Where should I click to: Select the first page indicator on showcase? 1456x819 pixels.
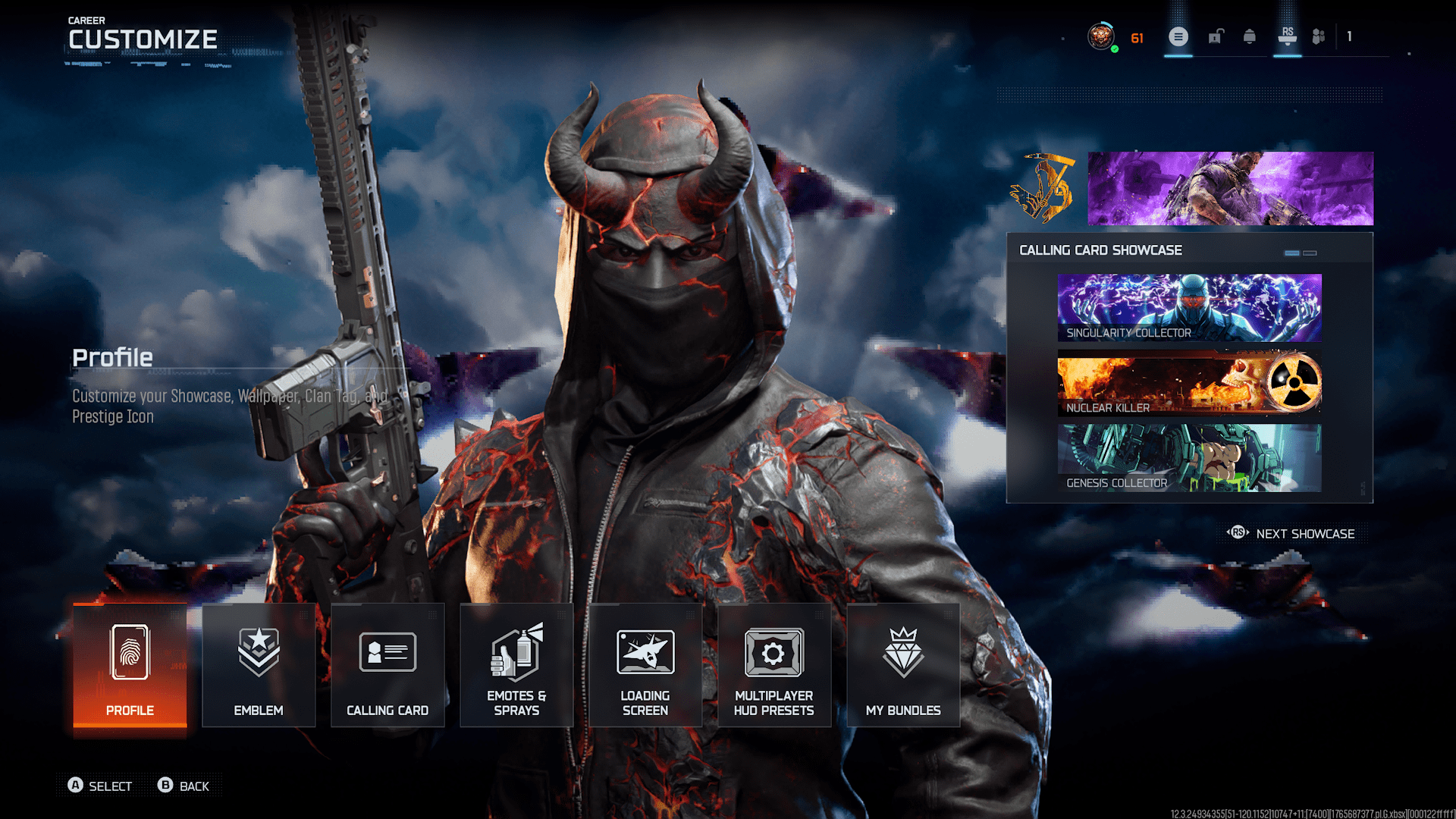(x=1291, y=253)
